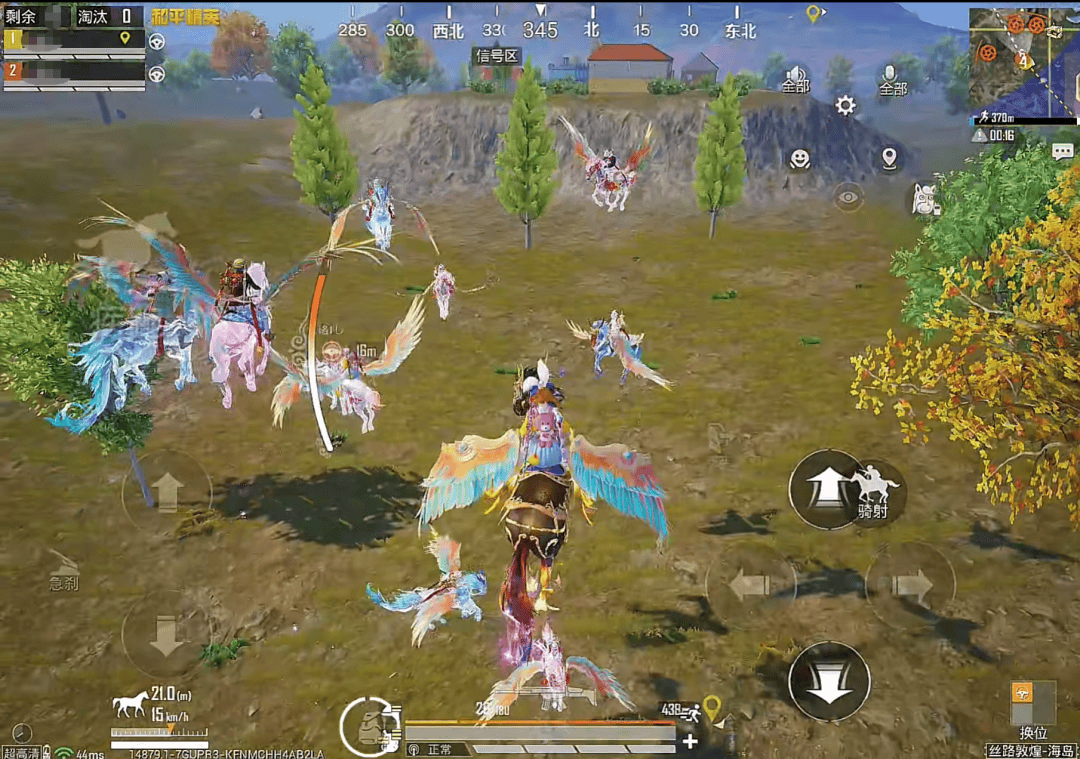Tap the 急刹 emergency brake button
This screenshot has width=1080, height=759.
pos(65,572)
